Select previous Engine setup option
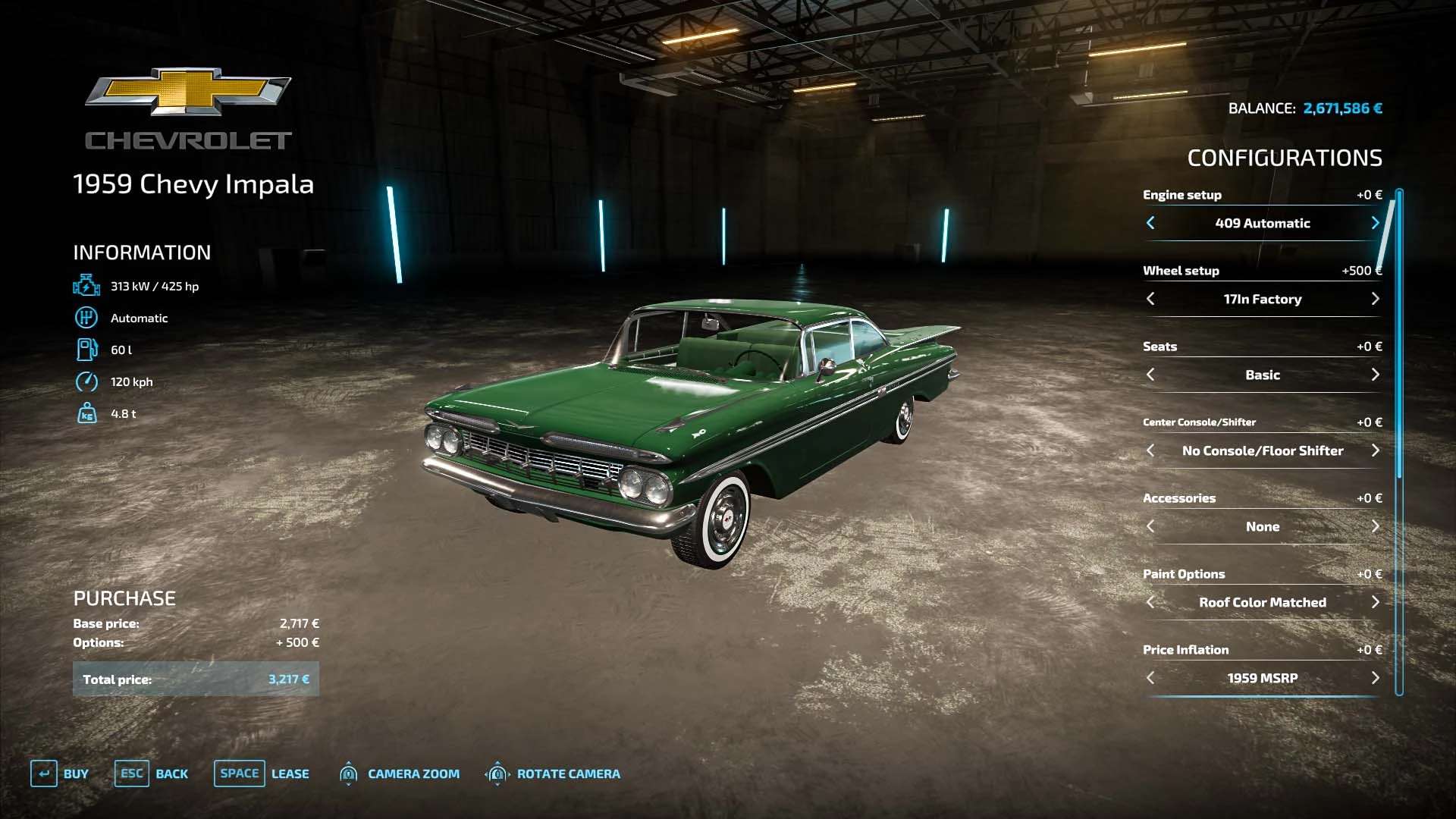 point(1150,223)
